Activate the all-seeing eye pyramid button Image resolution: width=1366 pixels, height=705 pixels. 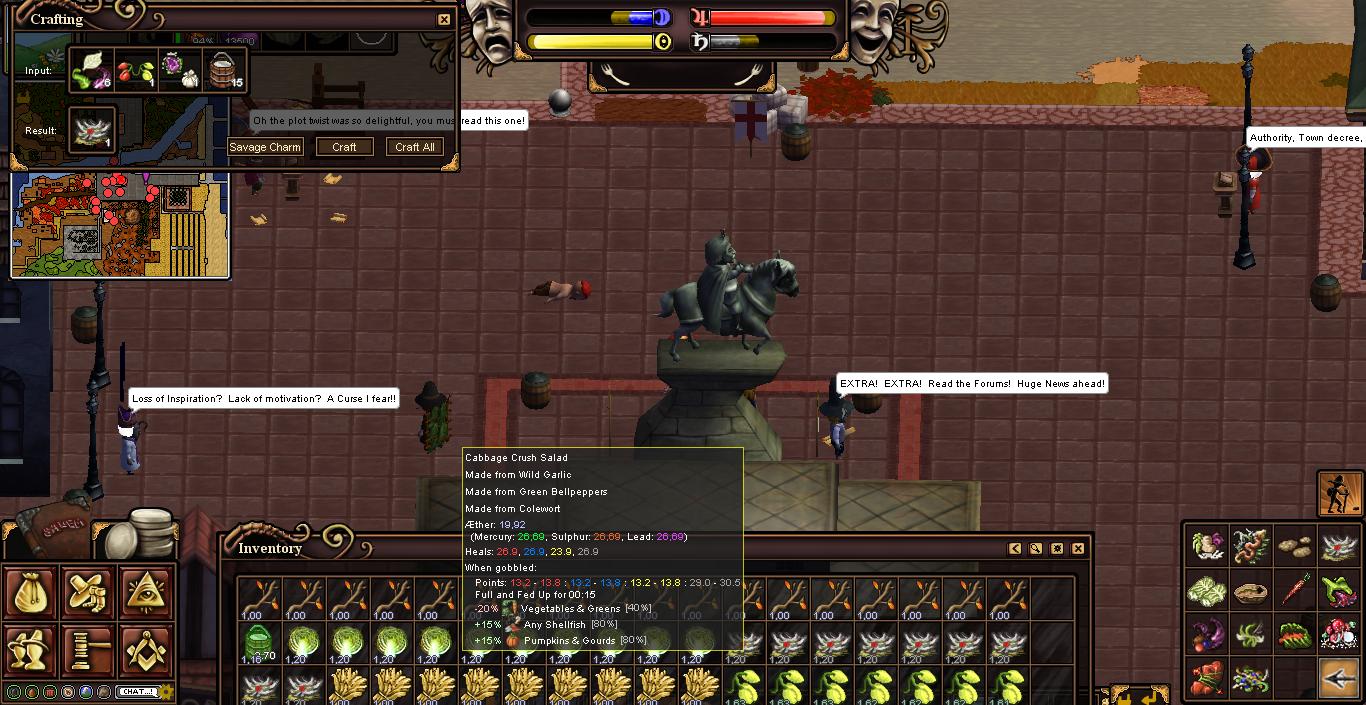tap(146, 592)
